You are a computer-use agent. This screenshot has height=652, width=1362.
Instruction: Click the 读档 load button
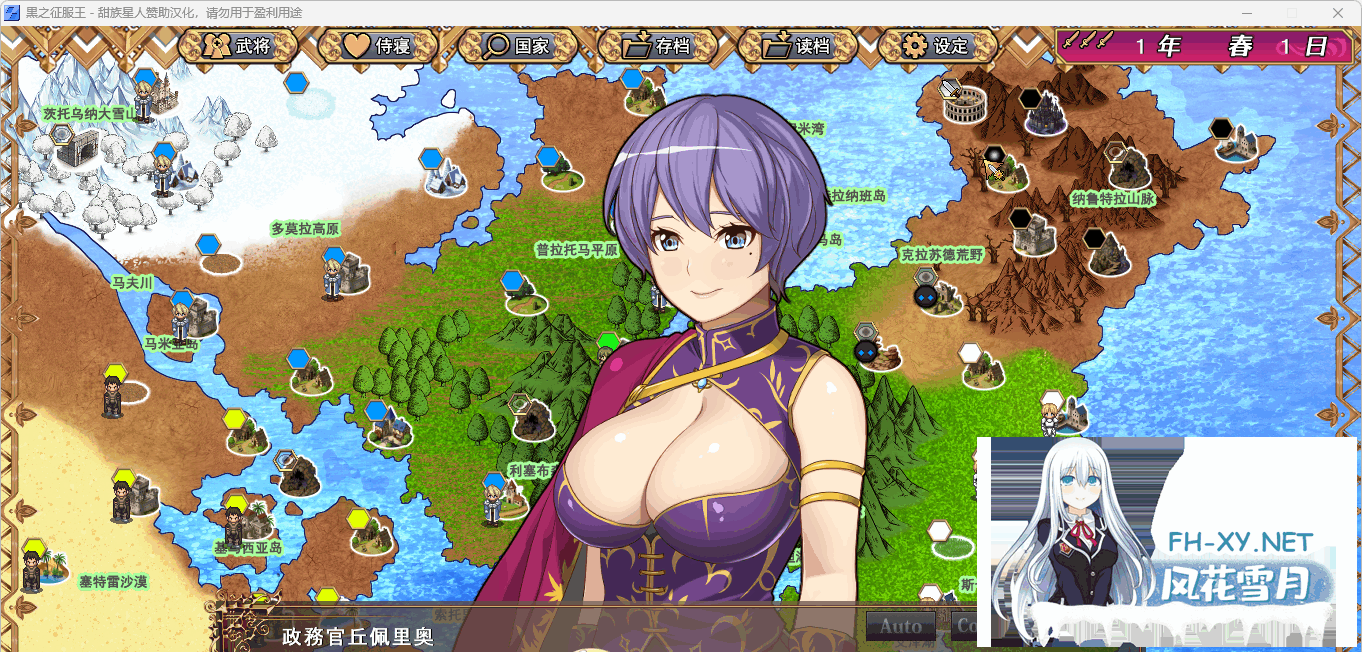click(x=797, y=46)
